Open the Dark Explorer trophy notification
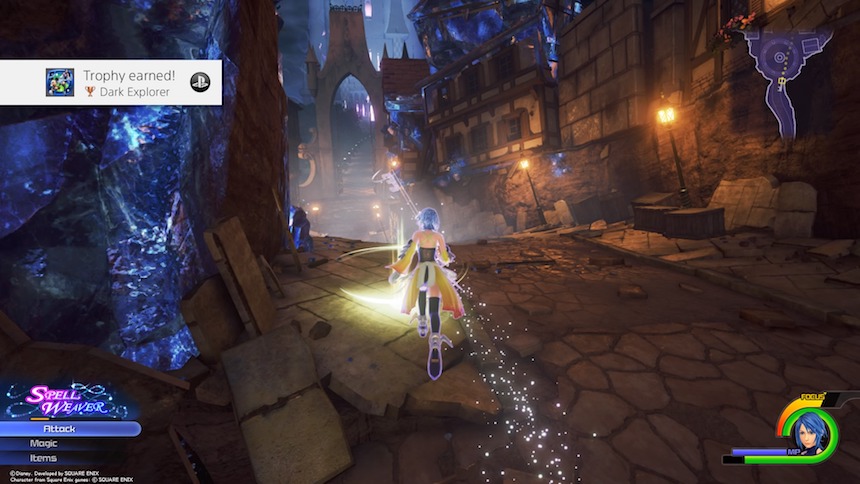This screenshot has height=484, width=860. (111, 83)
